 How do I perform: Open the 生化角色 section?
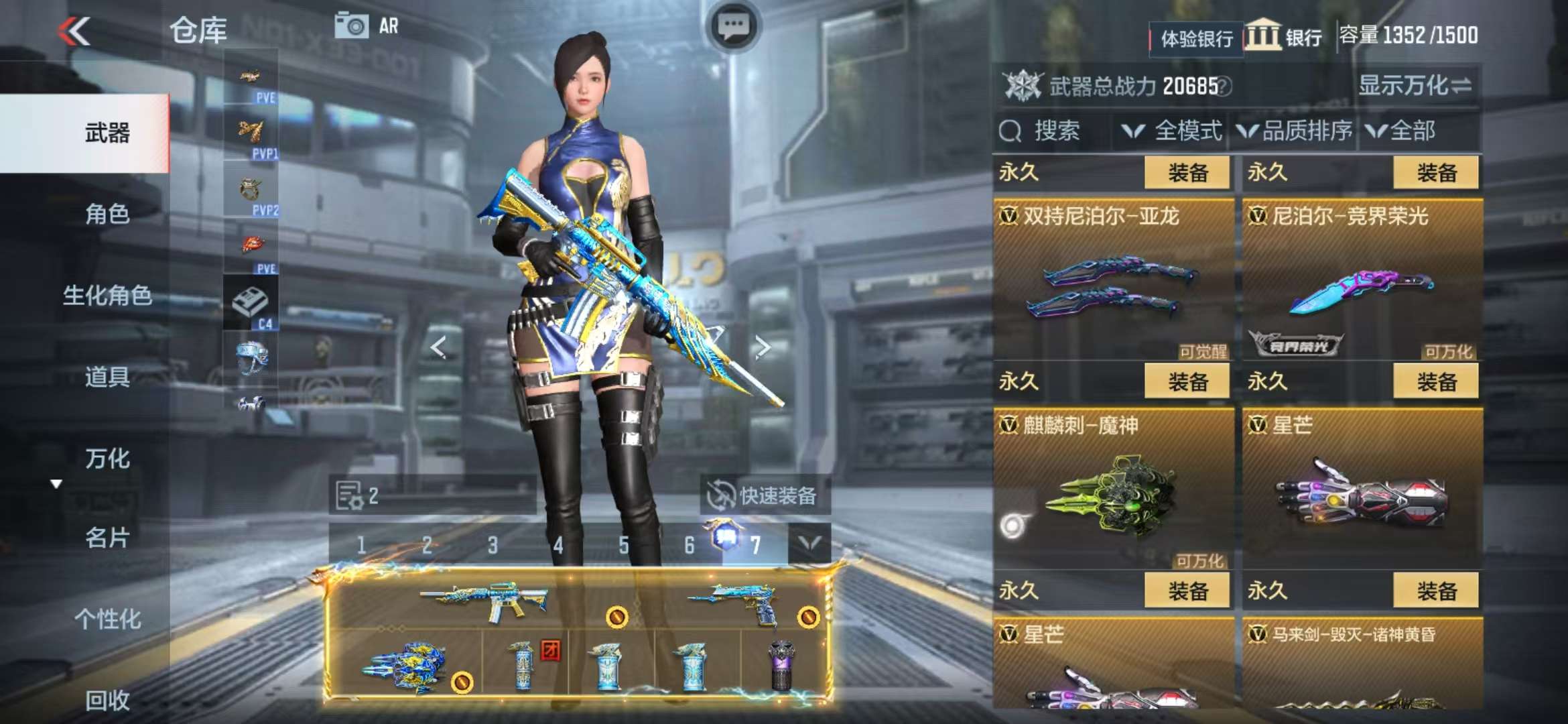107,296
